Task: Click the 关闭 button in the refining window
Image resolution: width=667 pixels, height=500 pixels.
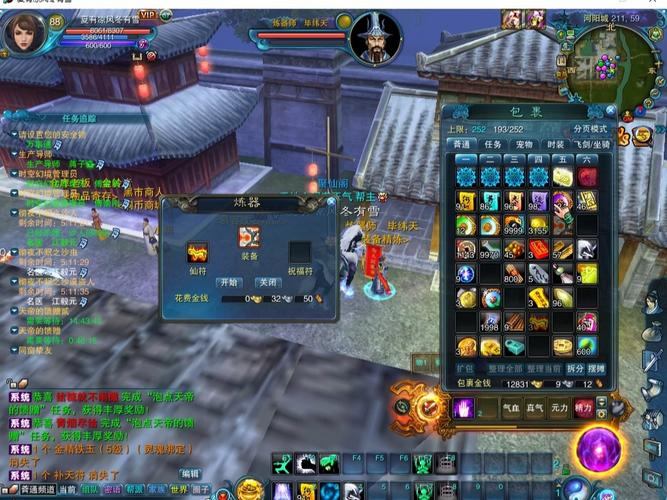Action: pos(267,282)
